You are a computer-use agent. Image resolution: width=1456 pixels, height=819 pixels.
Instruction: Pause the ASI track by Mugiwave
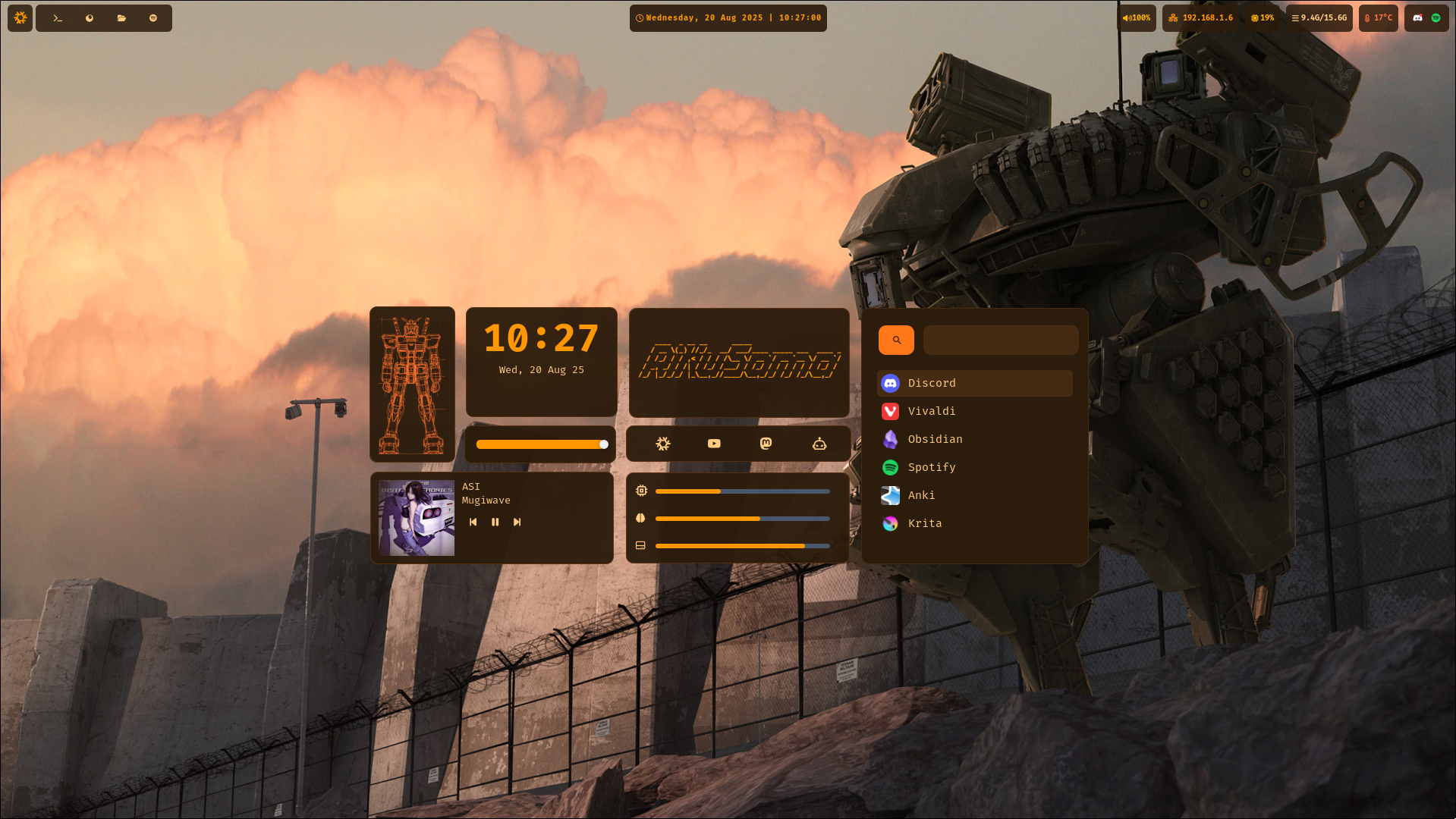point(495,522)
